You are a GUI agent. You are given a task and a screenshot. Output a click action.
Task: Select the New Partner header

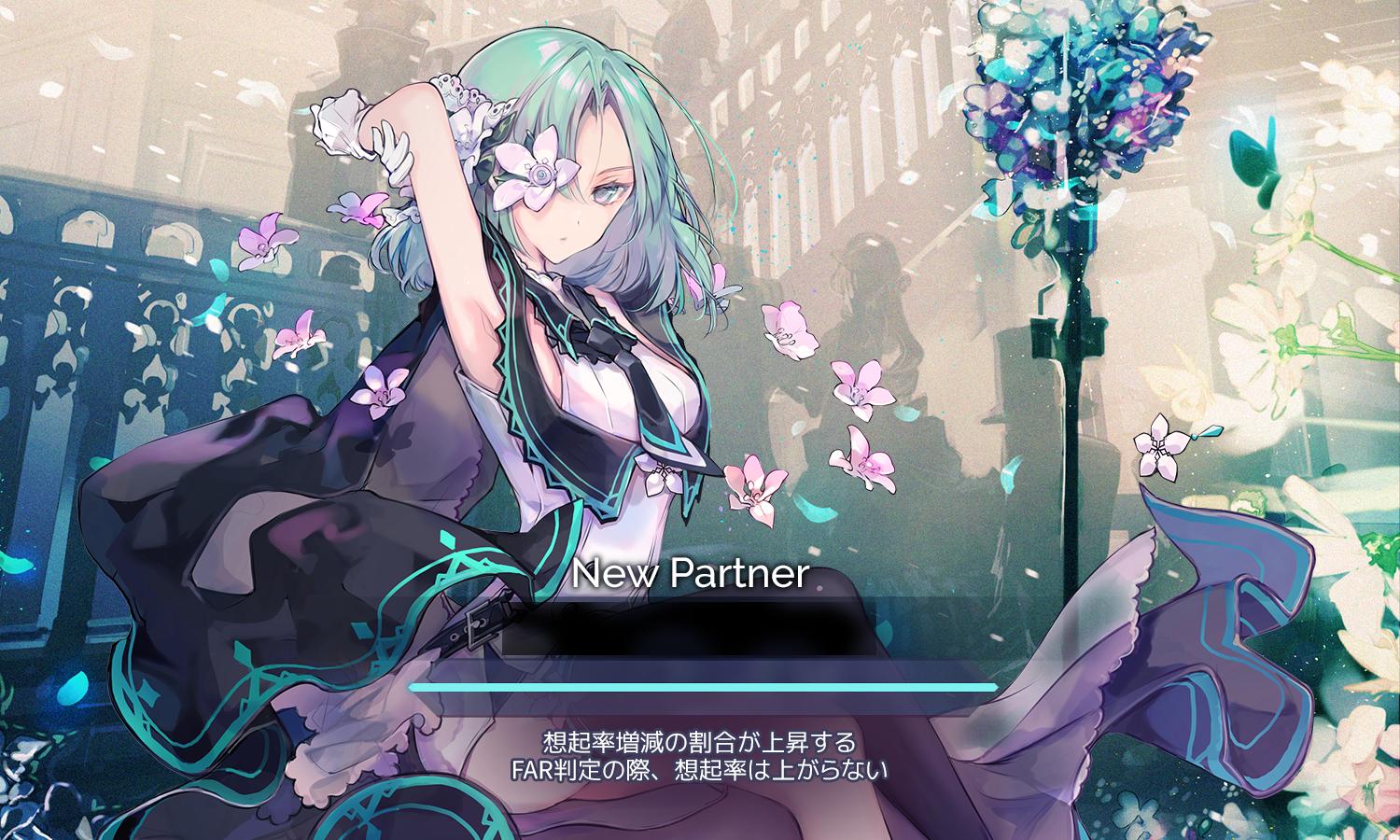coord(693,577)
